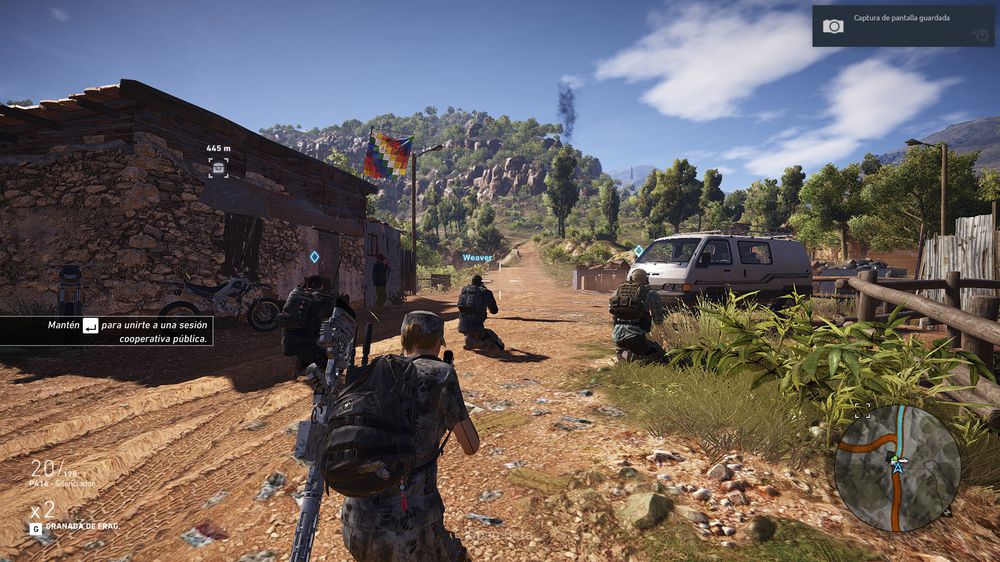Open the saved screenshot notification

(x=903, y=25)
